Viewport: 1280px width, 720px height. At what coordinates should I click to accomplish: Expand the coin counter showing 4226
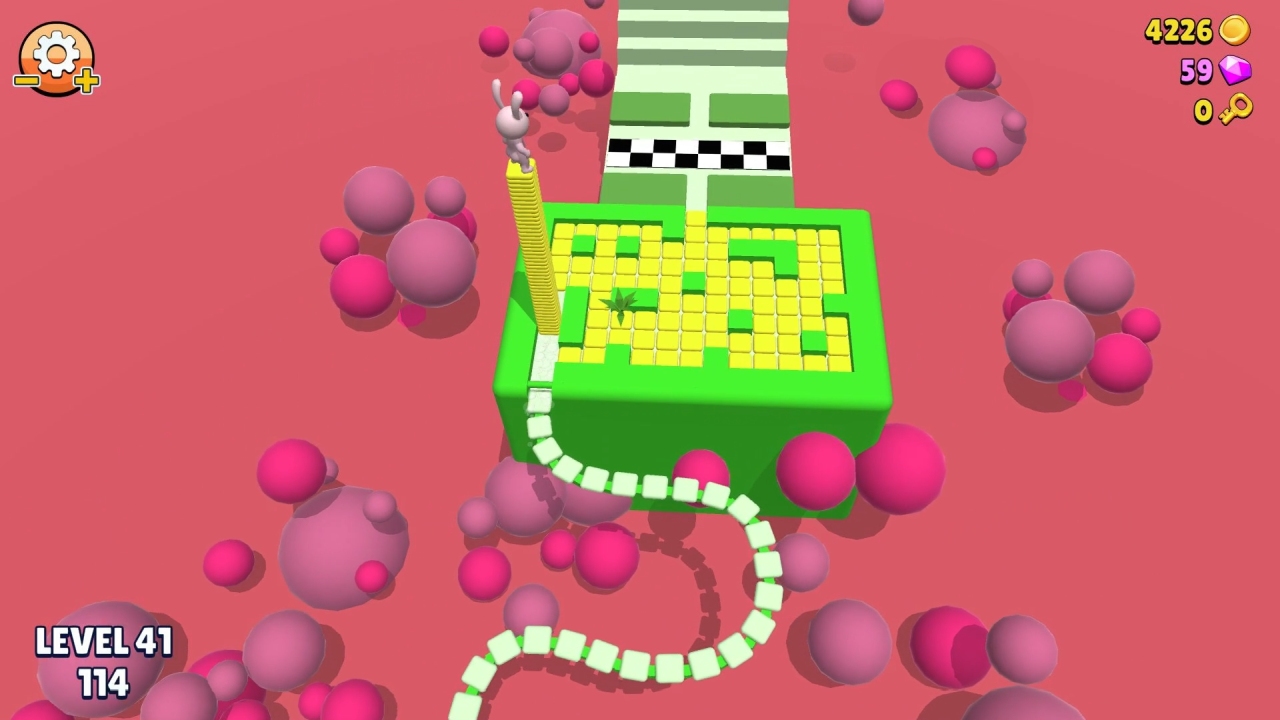(x=1178, y=32)
